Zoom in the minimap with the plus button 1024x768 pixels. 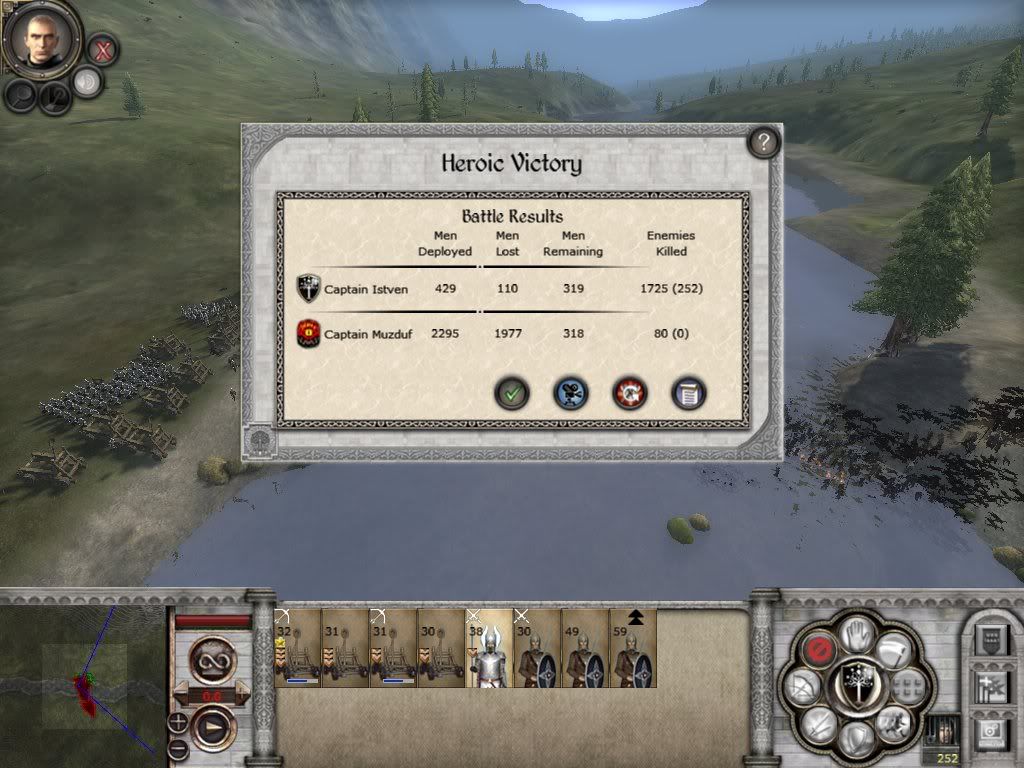pos(178,721)
